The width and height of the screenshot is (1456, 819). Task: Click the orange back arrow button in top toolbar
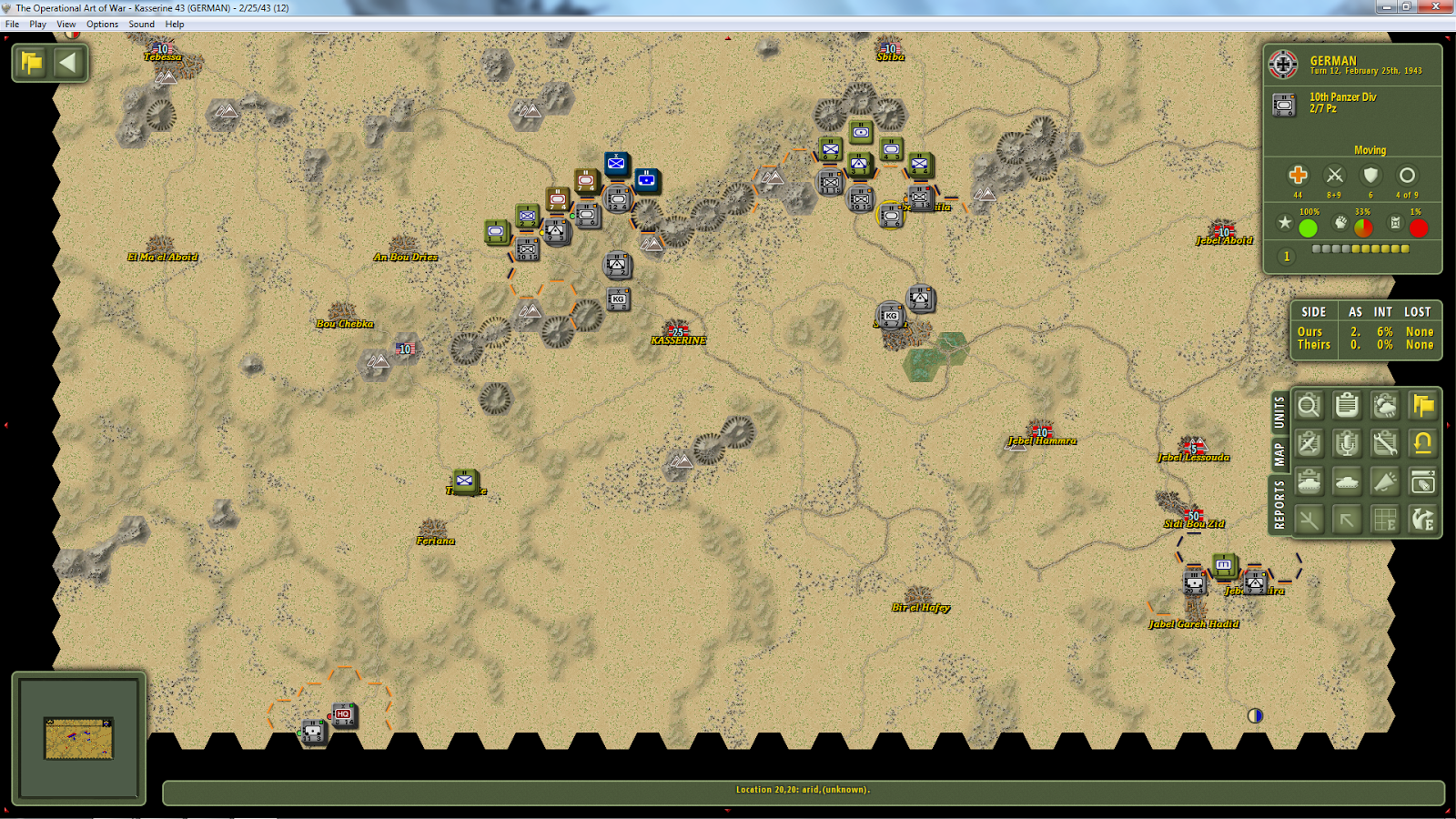coord(66,63)
